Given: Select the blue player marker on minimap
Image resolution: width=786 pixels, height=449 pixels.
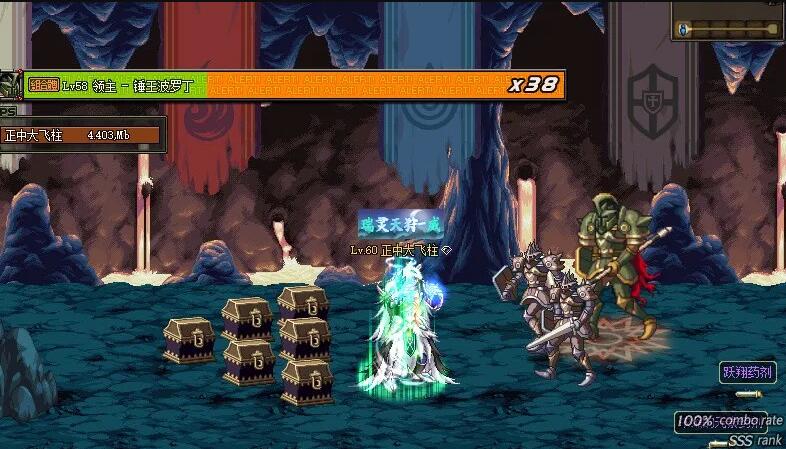Looking at the screenshot, I should [684, 30].
